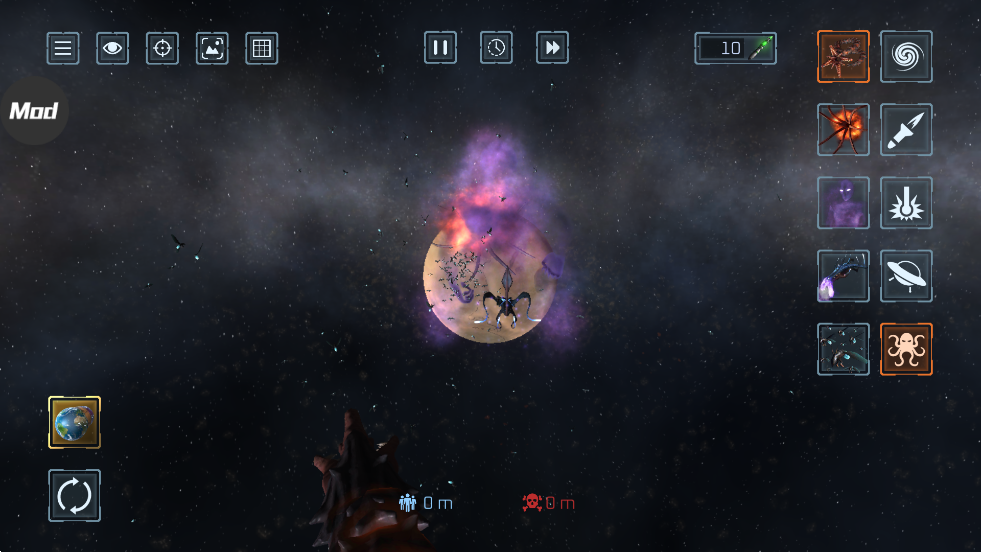
Task: Select the exploding monster weapon
Action: tap(843, 130)
